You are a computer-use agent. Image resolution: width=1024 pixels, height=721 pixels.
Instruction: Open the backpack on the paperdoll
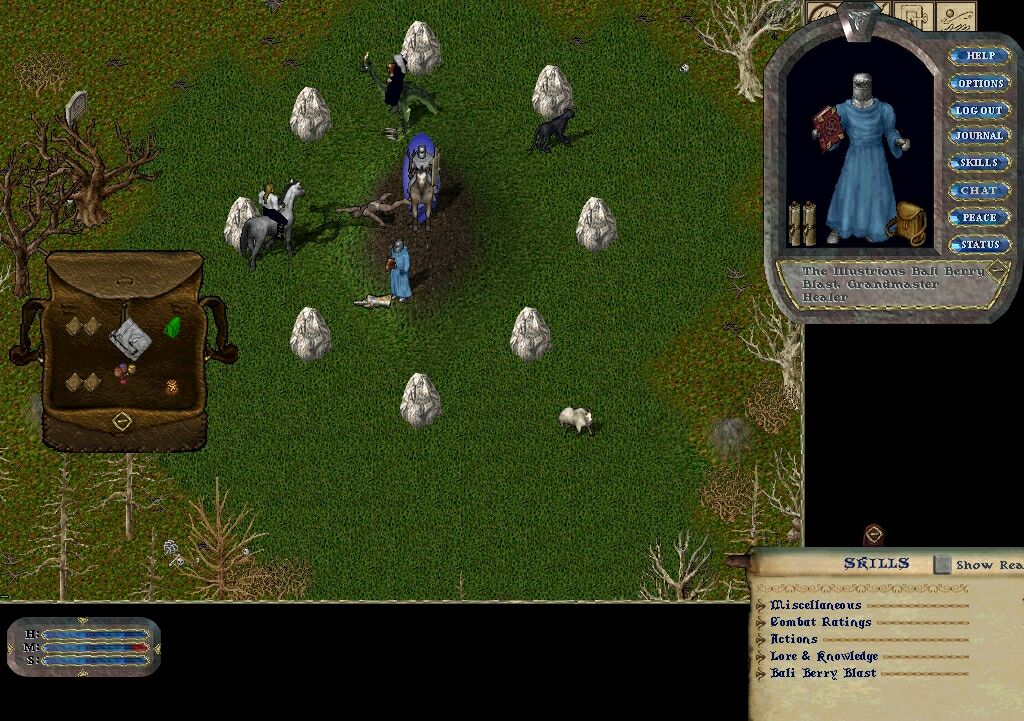pos(911,224)
